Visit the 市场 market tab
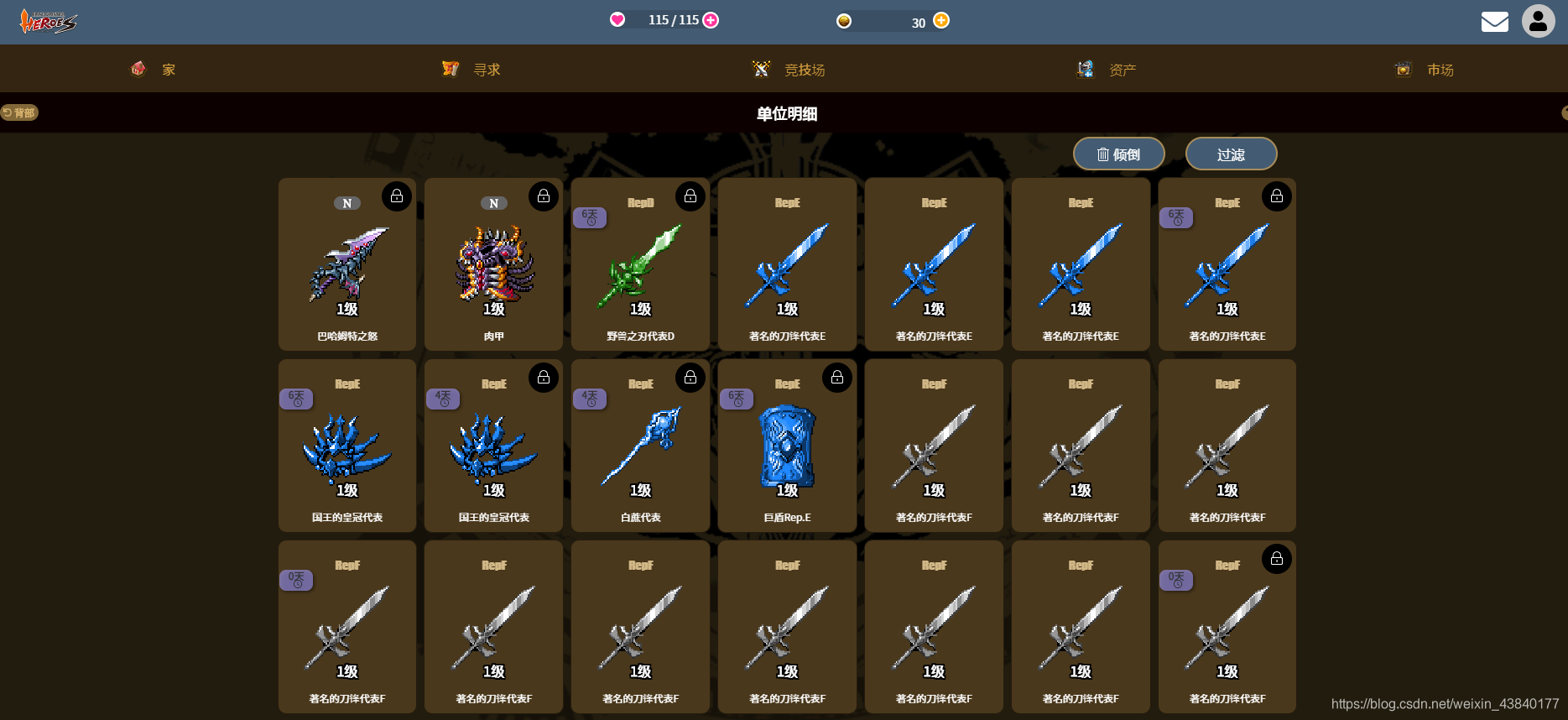1568x720 pixels. pos(1425,70)
